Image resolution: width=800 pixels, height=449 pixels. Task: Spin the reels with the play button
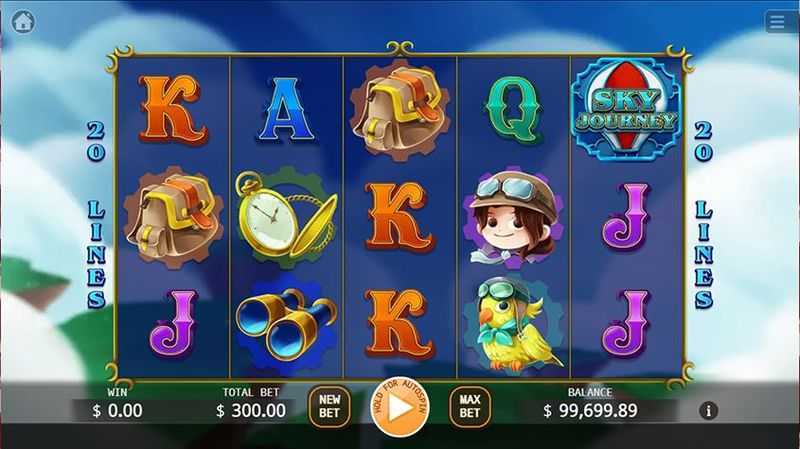399,407
